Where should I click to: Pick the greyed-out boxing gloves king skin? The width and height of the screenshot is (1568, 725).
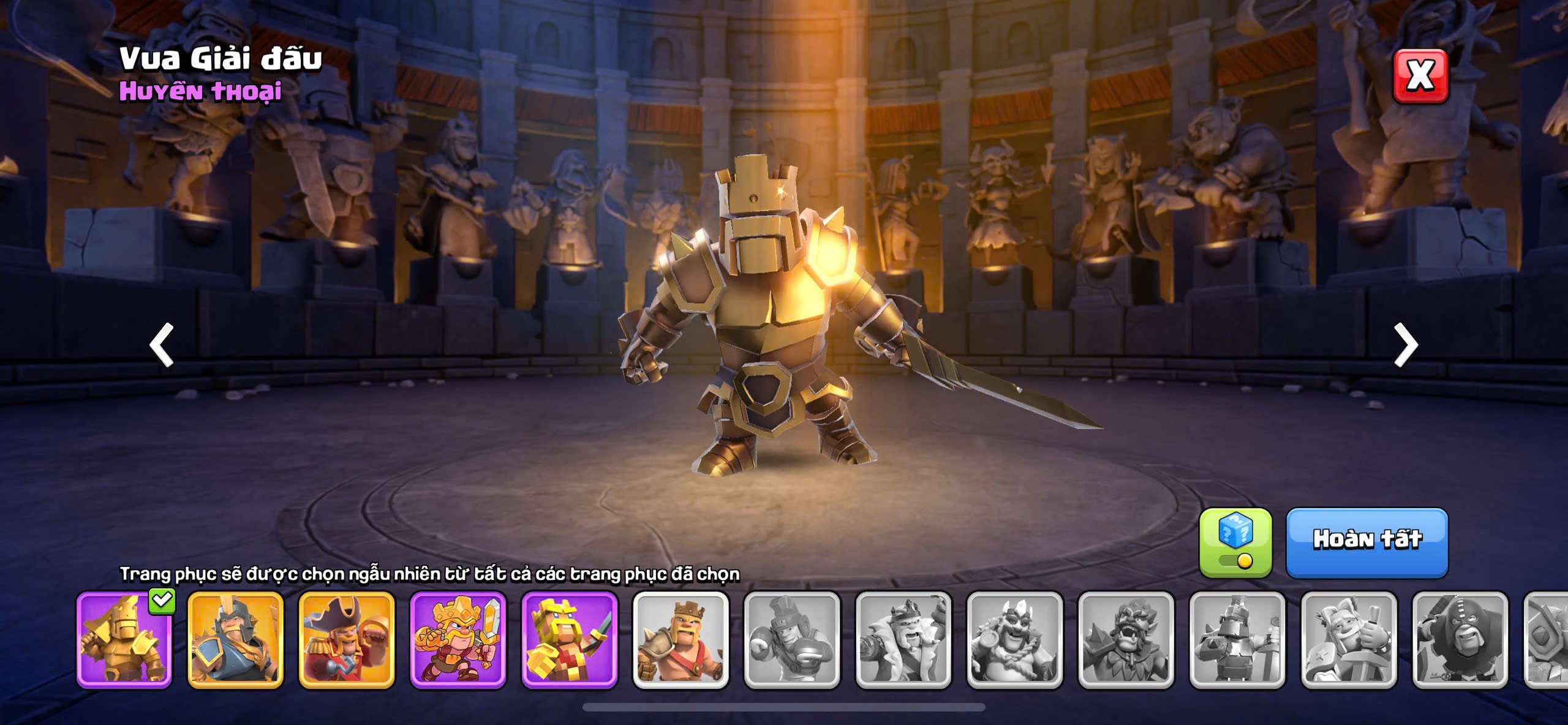click(x=792, y=639)
